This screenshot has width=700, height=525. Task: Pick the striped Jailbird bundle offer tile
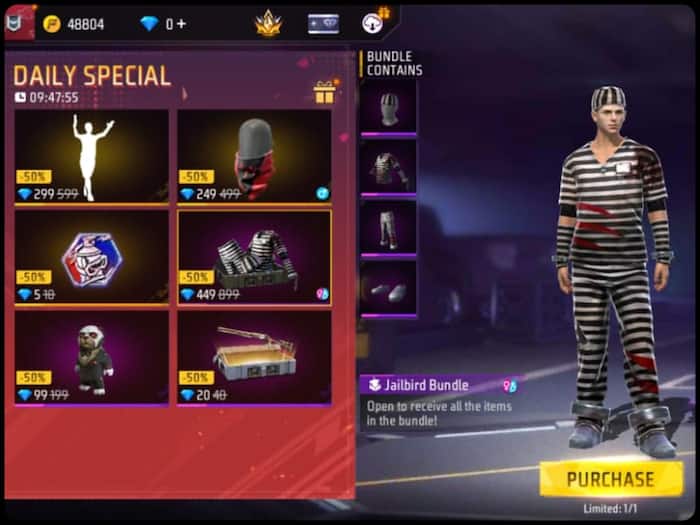254,257
